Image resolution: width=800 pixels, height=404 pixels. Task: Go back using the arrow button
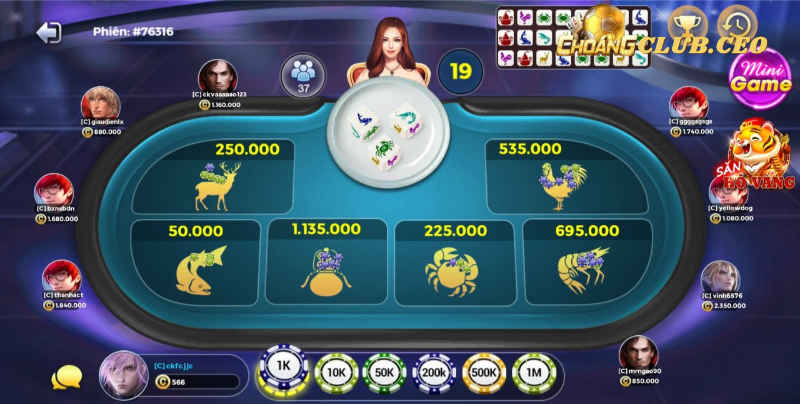(48, 32)
